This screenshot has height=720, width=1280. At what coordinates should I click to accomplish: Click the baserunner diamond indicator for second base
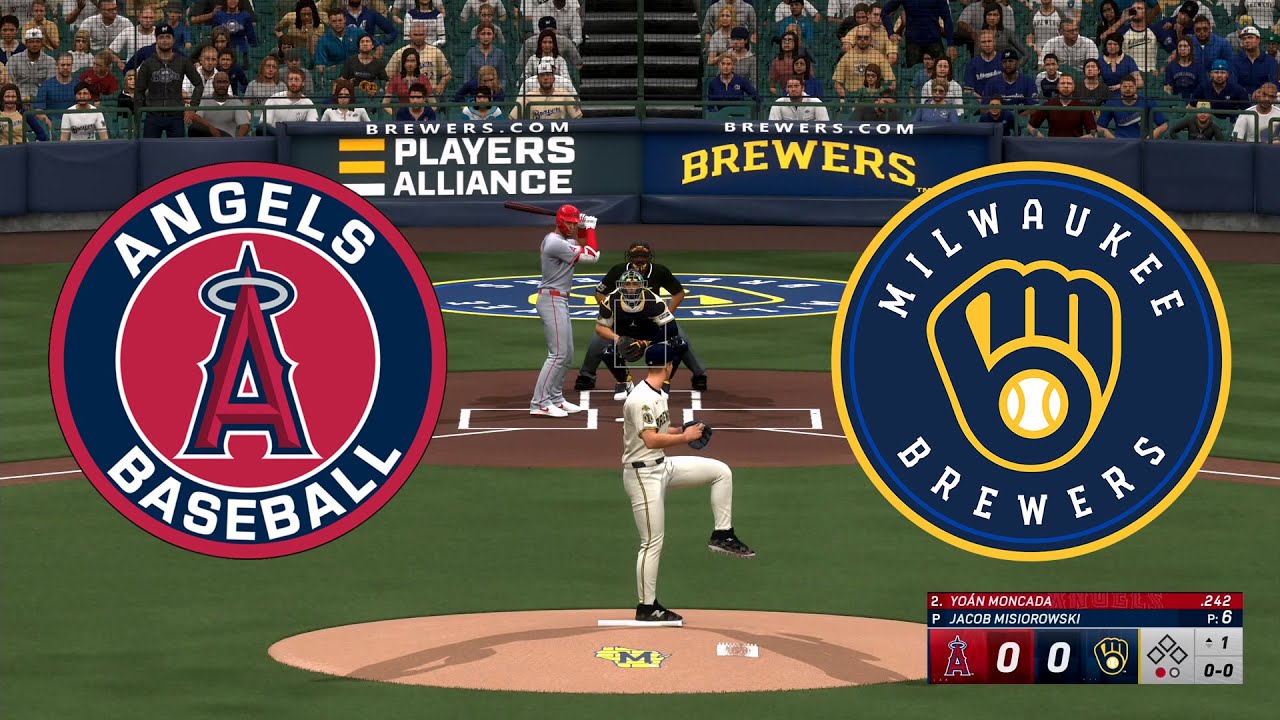click(1166, 643)
